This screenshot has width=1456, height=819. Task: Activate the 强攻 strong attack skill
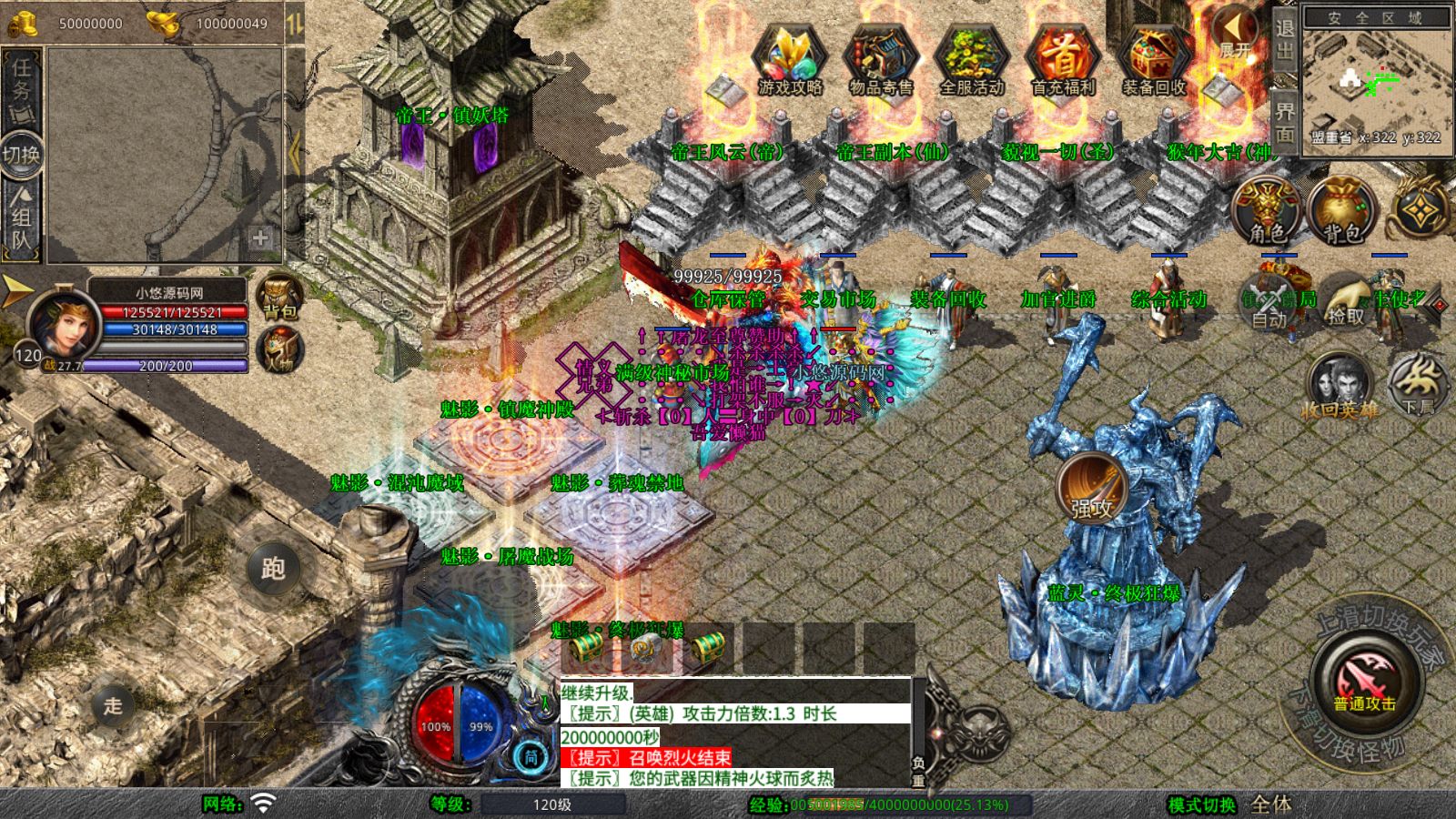pos(1091,489)
